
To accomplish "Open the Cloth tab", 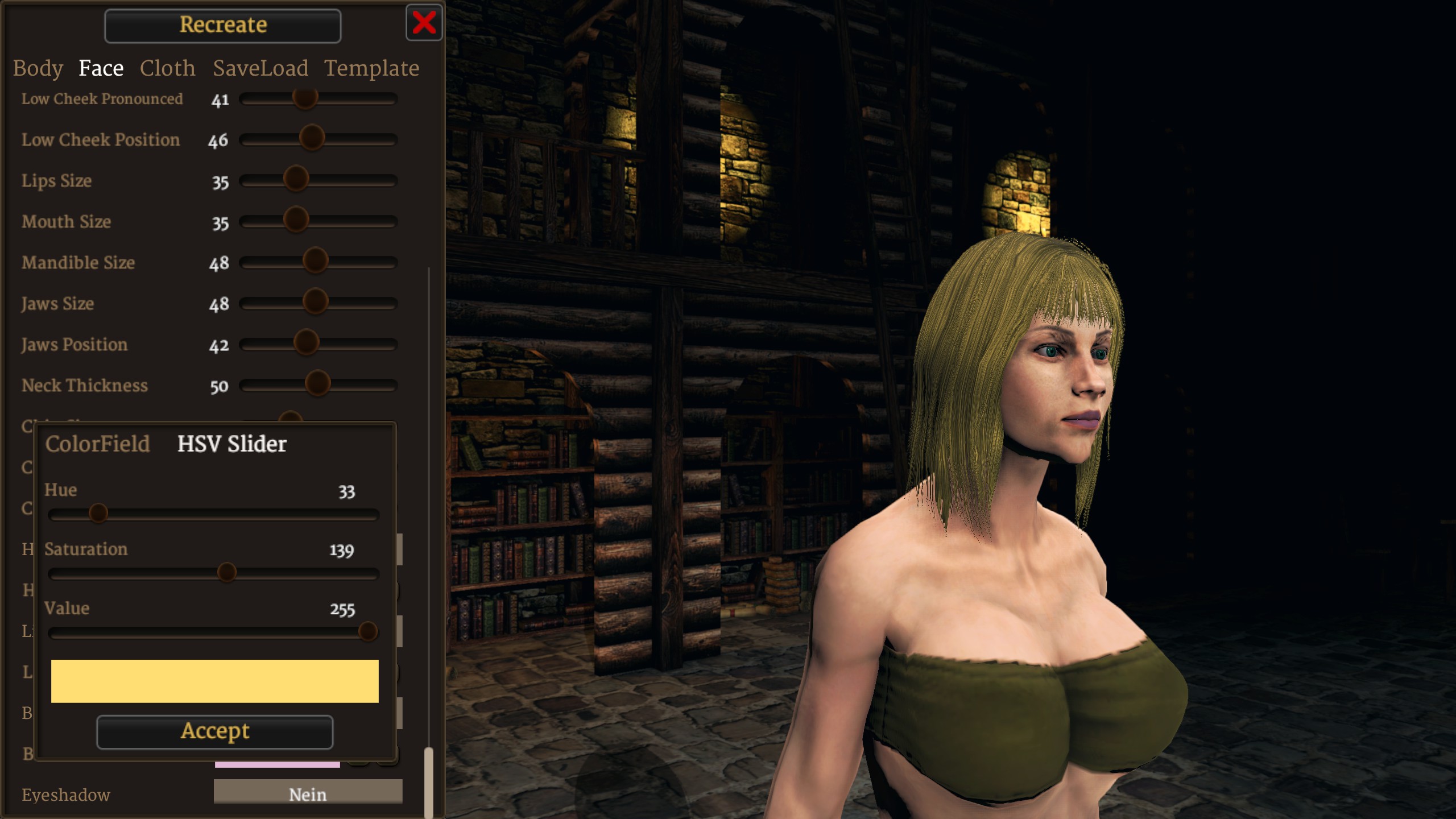I will click(x=167, y=68).
